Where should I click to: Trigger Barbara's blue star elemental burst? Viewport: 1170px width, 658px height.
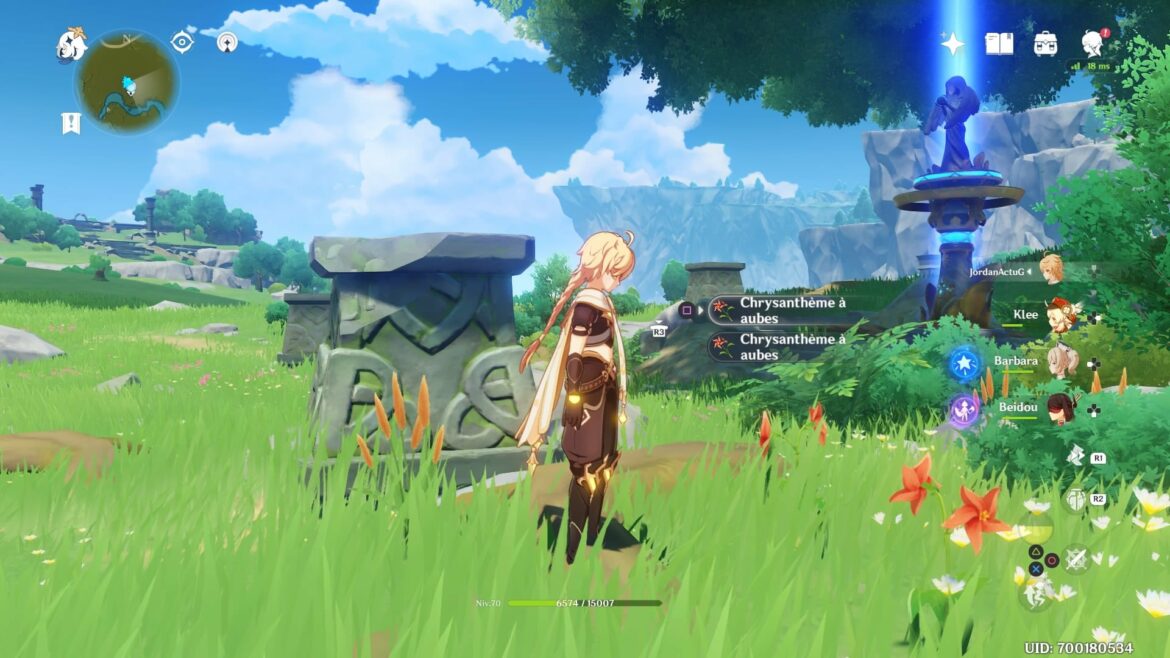(x=965, y=363)
